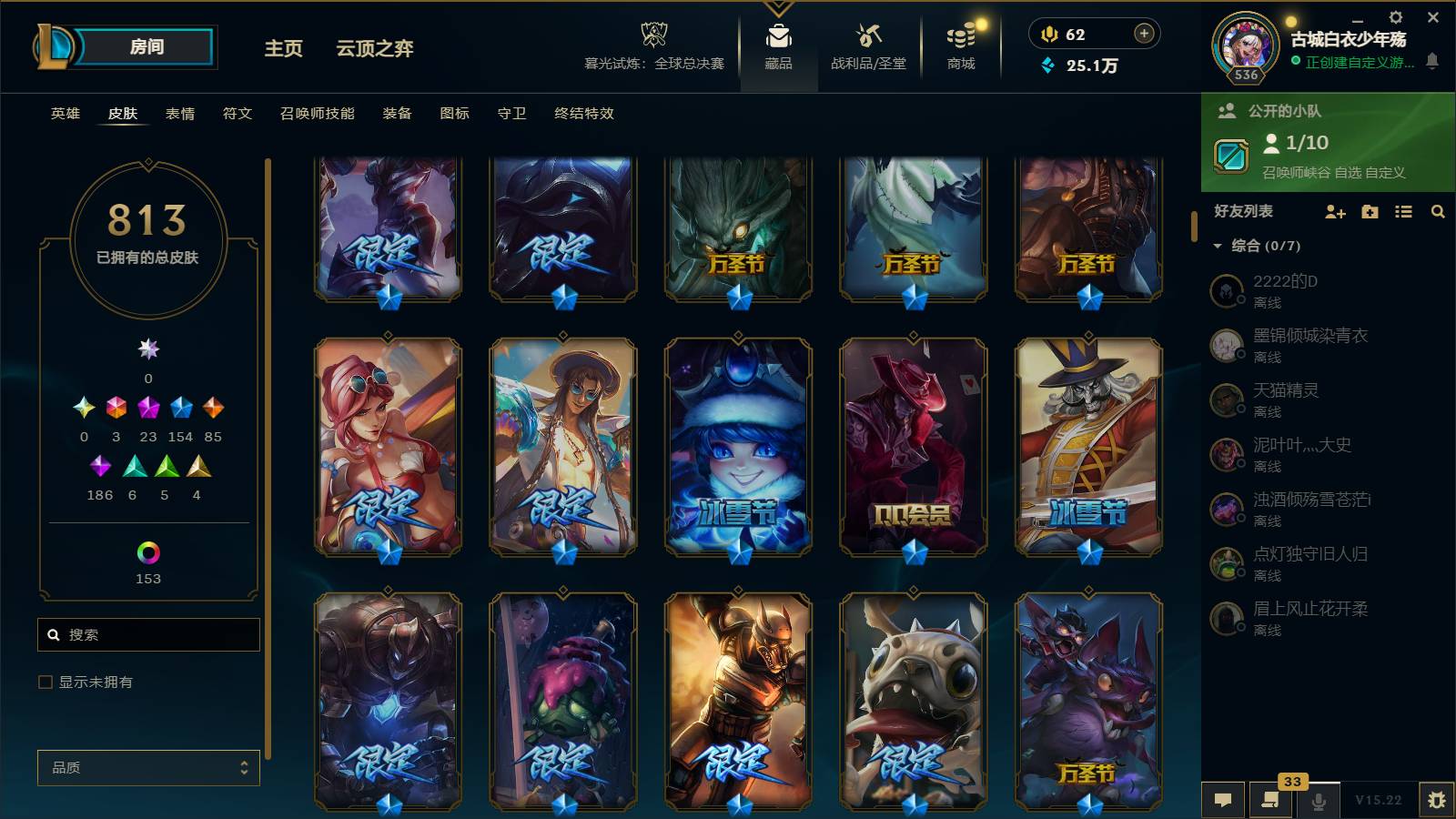Open the 藏品 (Collection) icon in top bar
The height and width of the screenshot is (819, 1456).
tap(776, 41)
